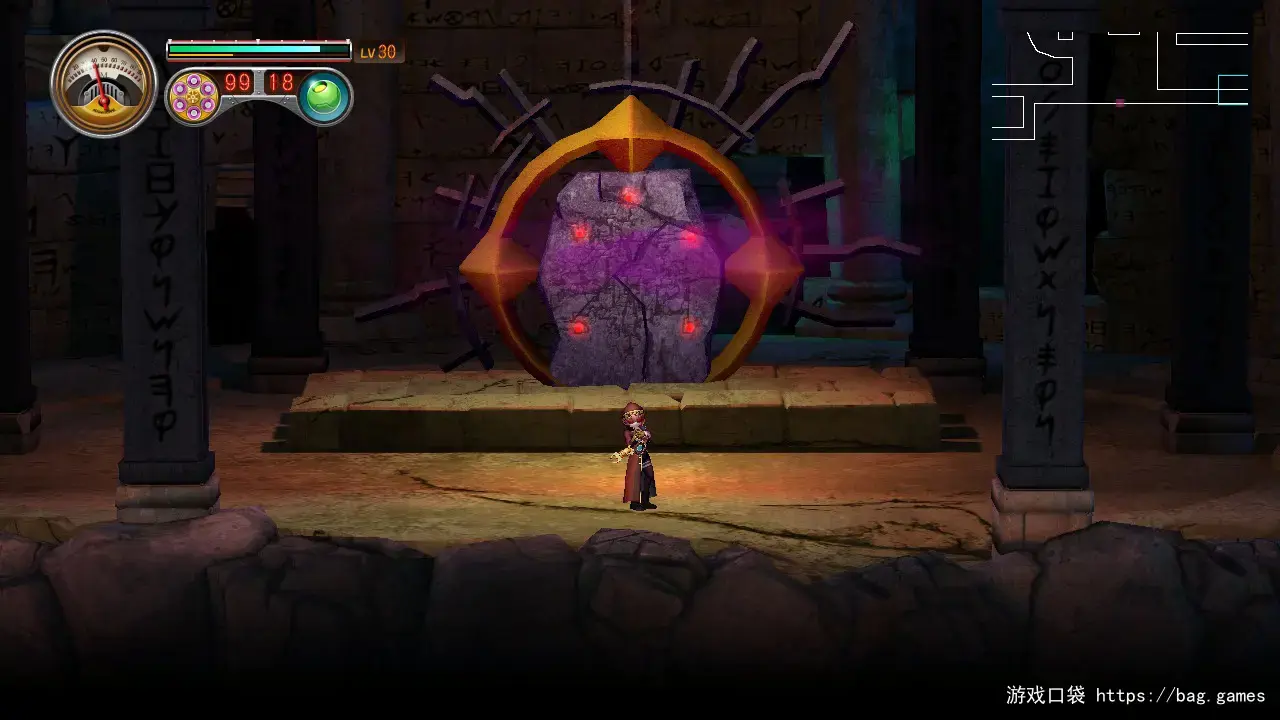
Task: Click the pink player marker on minimap
Action: (1120, 103)
